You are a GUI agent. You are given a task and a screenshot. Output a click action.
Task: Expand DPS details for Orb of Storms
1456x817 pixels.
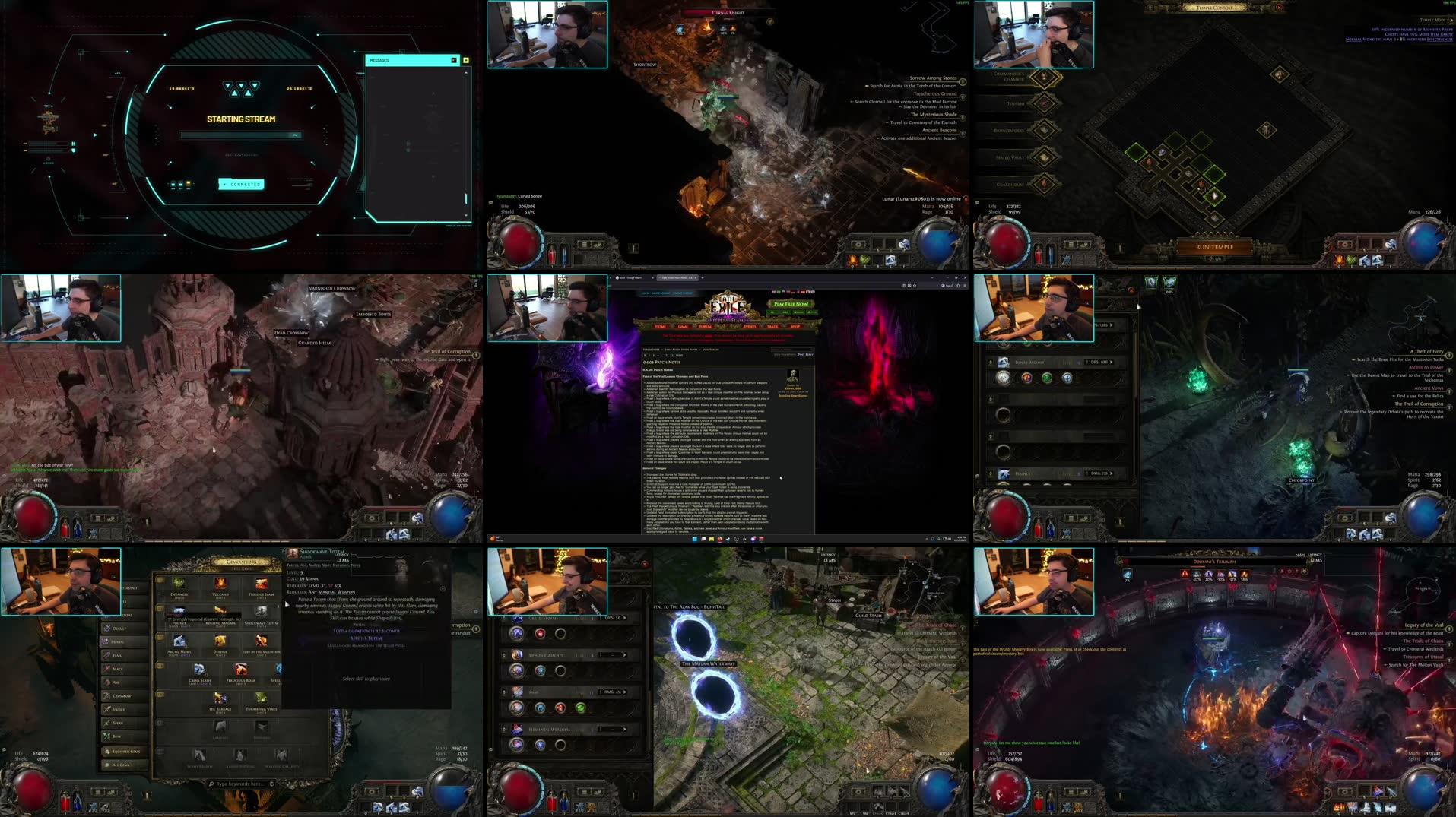pyautogui.click(x=624, y=618)
